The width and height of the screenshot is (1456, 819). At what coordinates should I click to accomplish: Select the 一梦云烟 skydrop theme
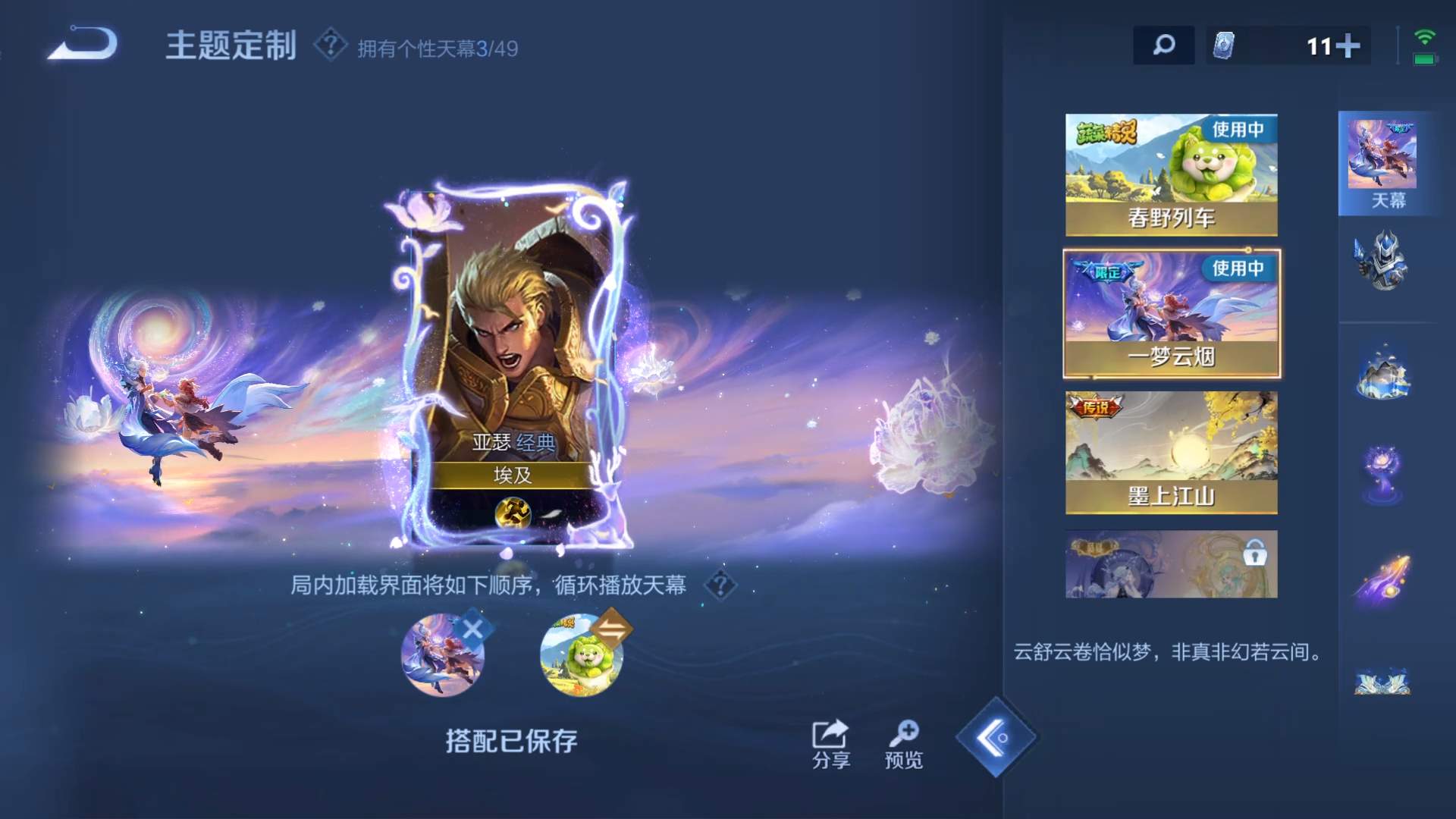[x=1171, y=313]
